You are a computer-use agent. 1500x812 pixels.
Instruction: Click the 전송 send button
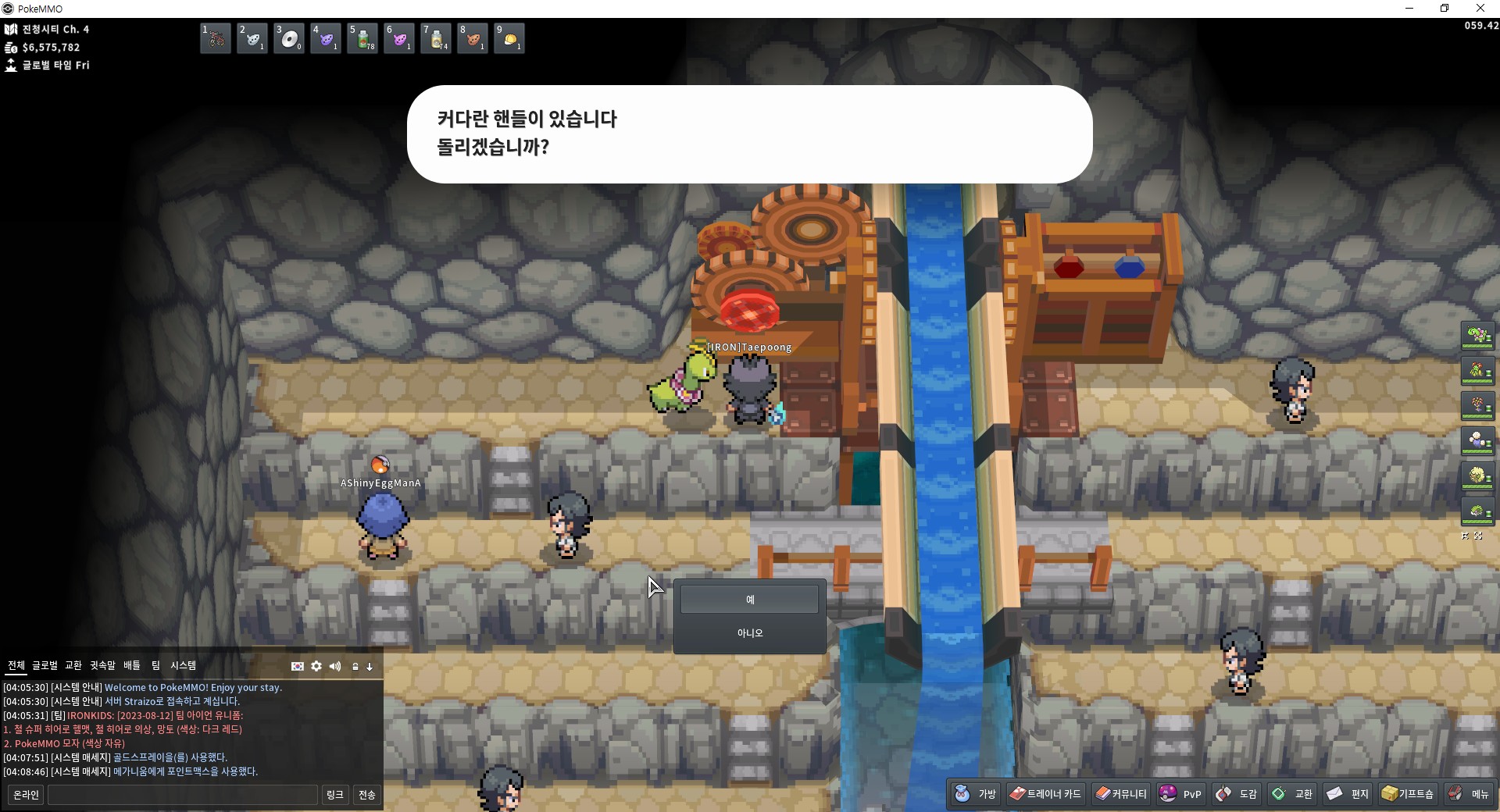coord(366,795)
